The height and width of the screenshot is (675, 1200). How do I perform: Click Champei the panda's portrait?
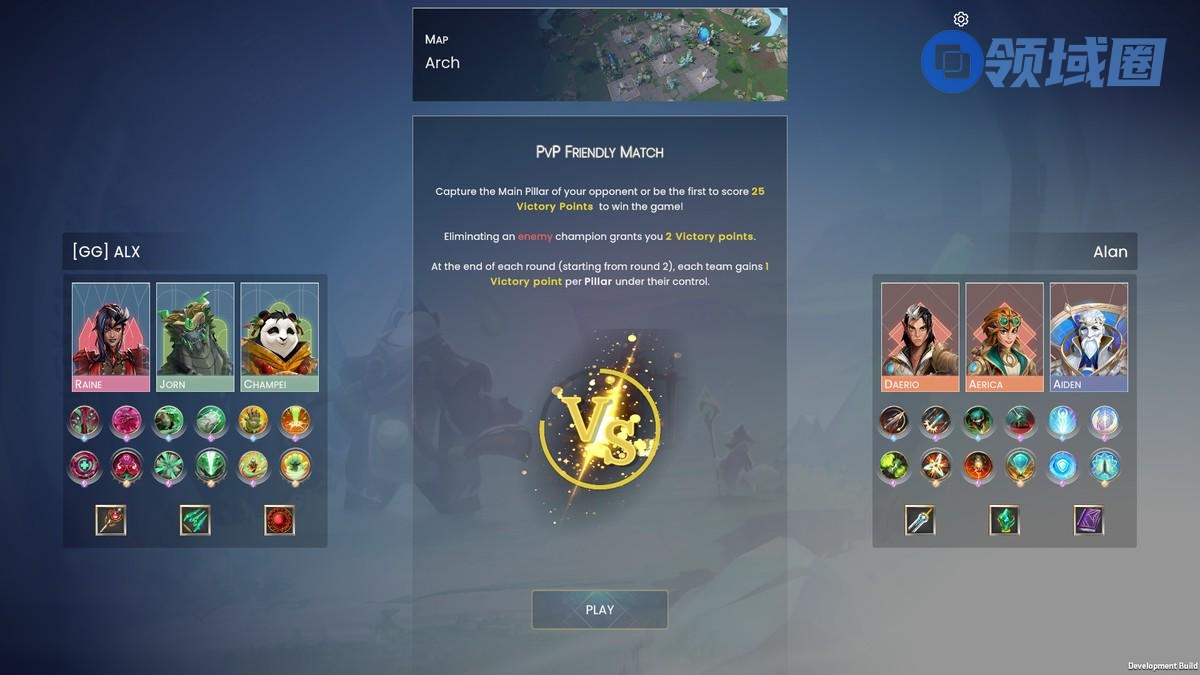280,336
